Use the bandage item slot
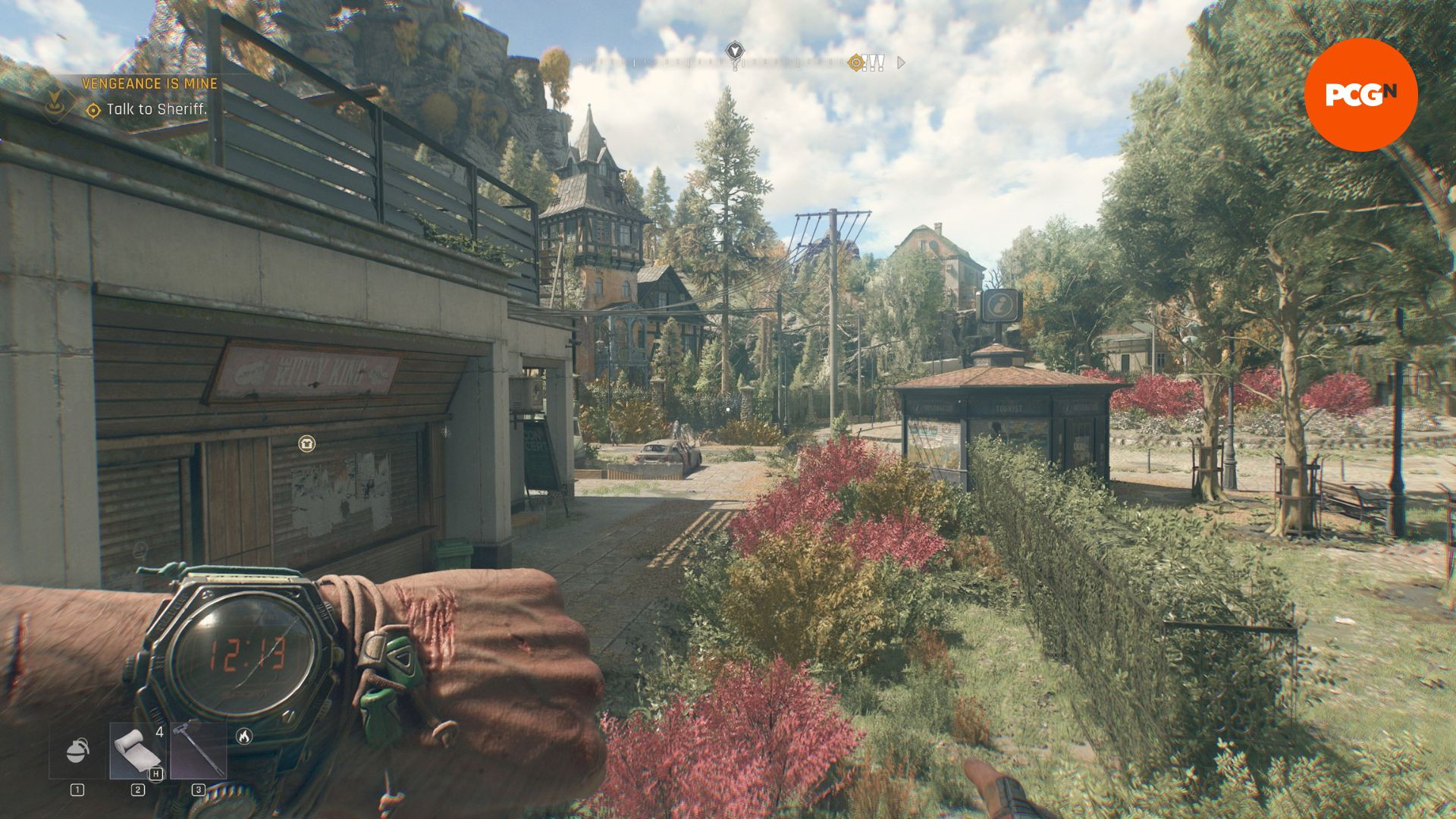This screenshot has width=1456, height=819. [x=137, y=750]
